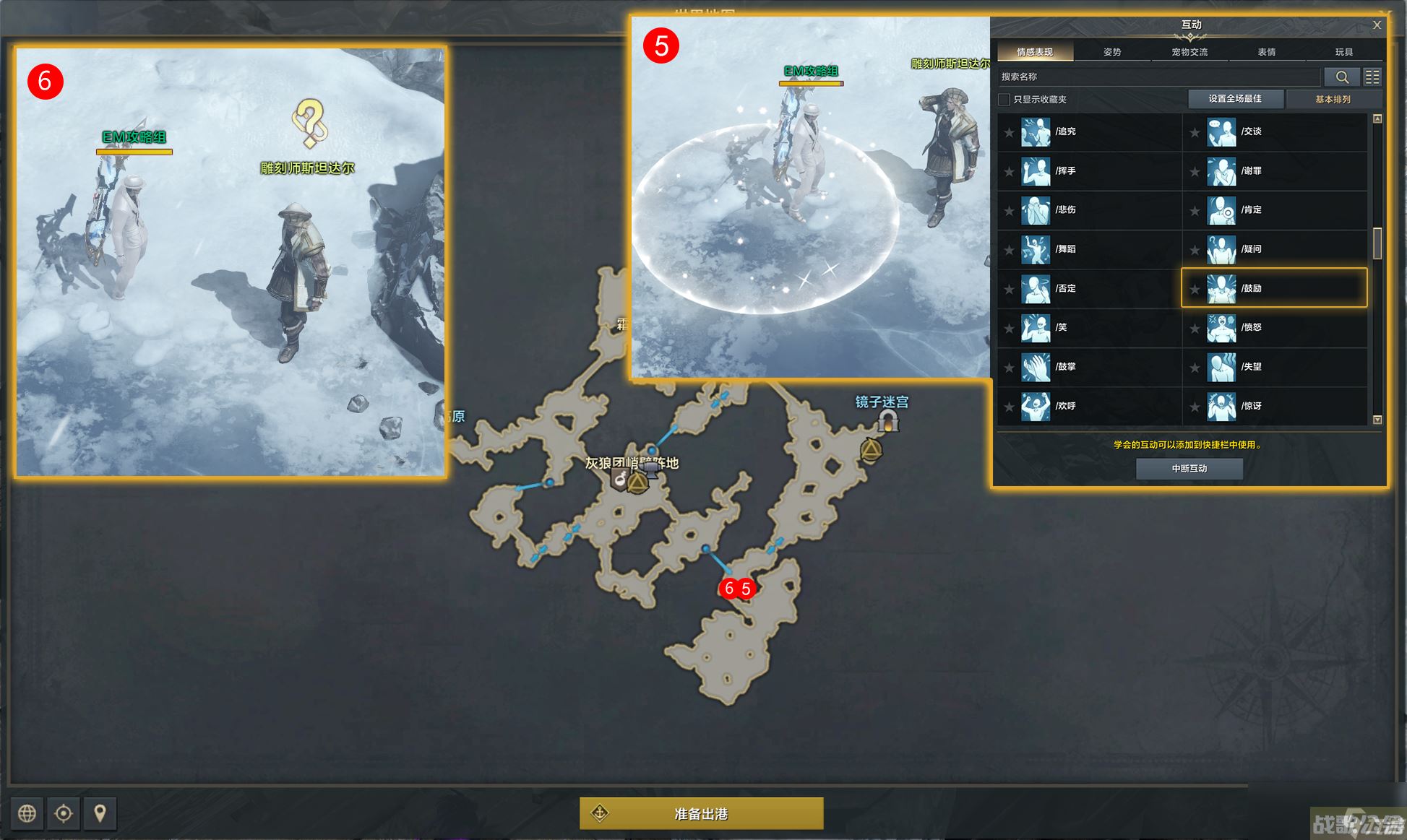Toggle the 只显示收藏夹 checkbox

coord(1004,100)
